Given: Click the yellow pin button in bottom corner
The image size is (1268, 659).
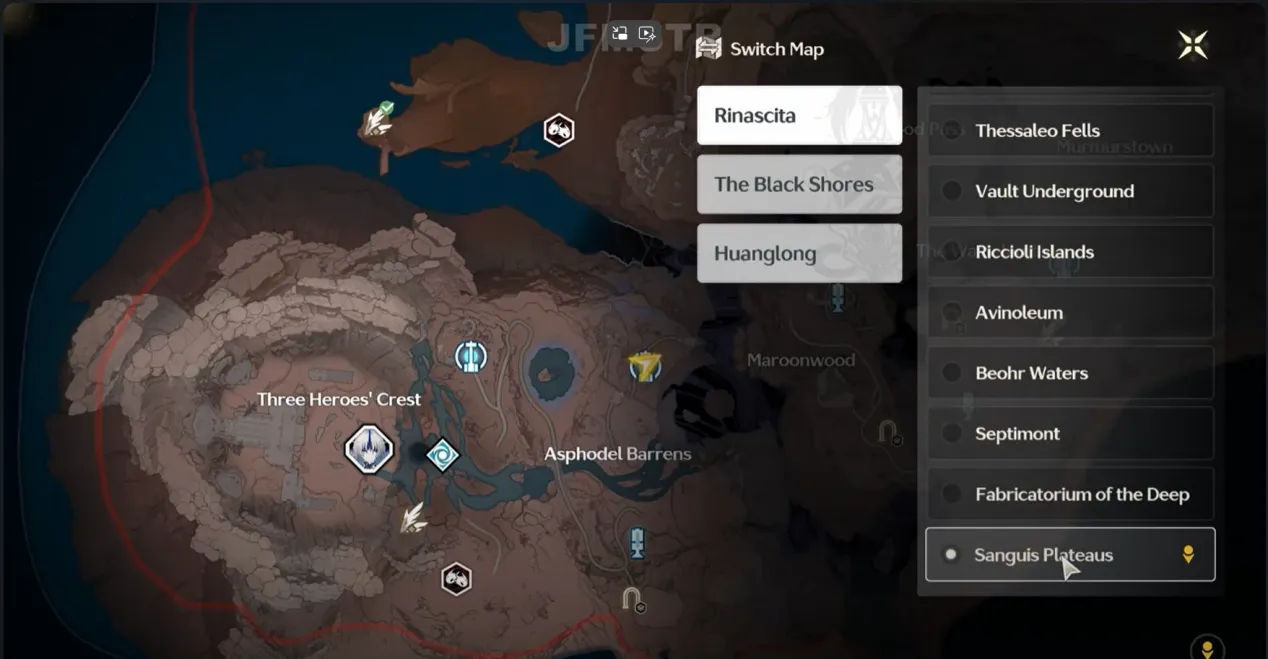Looking at the screenshot, I should click(x=1207, y=647).
